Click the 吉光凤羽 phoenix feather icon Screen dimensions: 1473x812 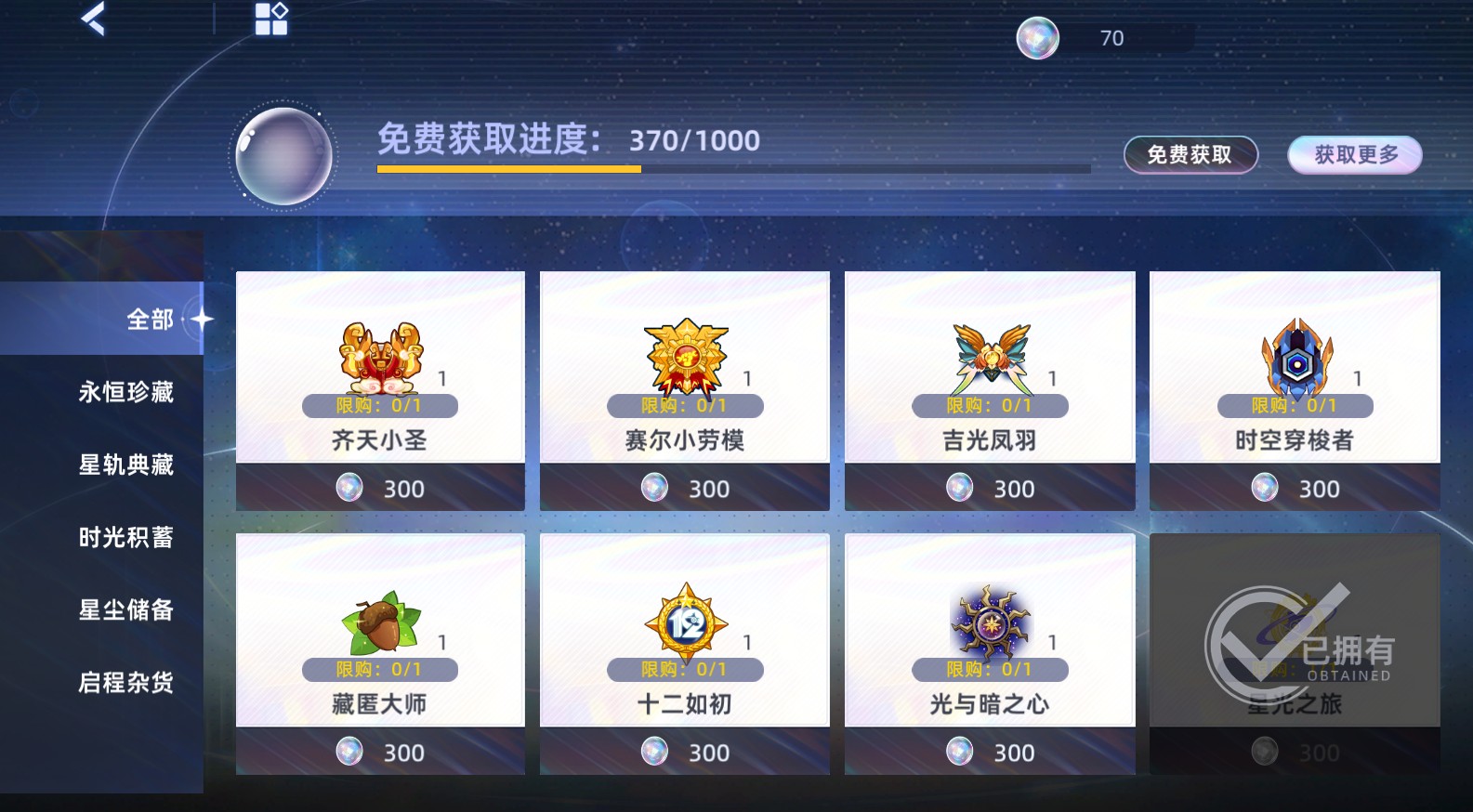988,353
